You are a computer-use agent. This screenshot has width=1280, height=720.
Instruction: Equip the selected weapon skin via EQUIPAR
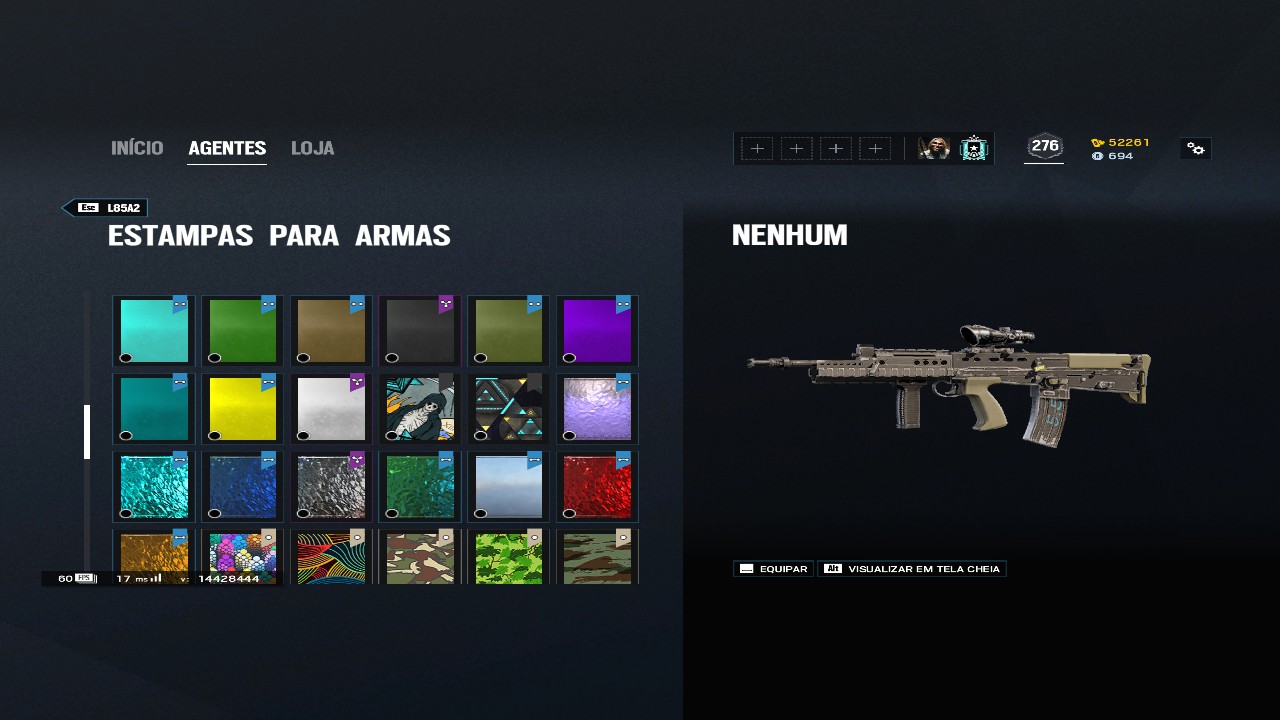(x=773, y=569)
